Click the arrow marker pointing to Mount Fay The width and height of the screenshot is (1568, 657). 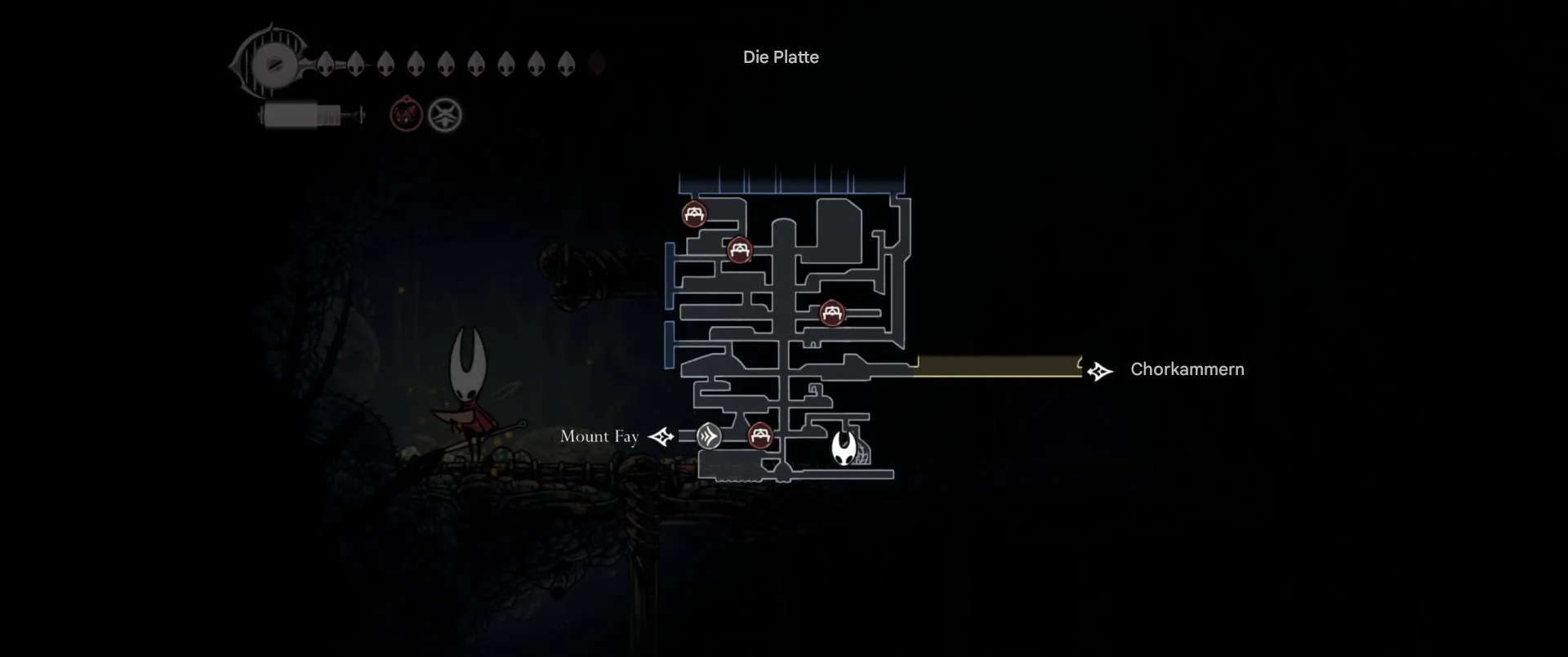pyautogui.click(x=661, y=437)
